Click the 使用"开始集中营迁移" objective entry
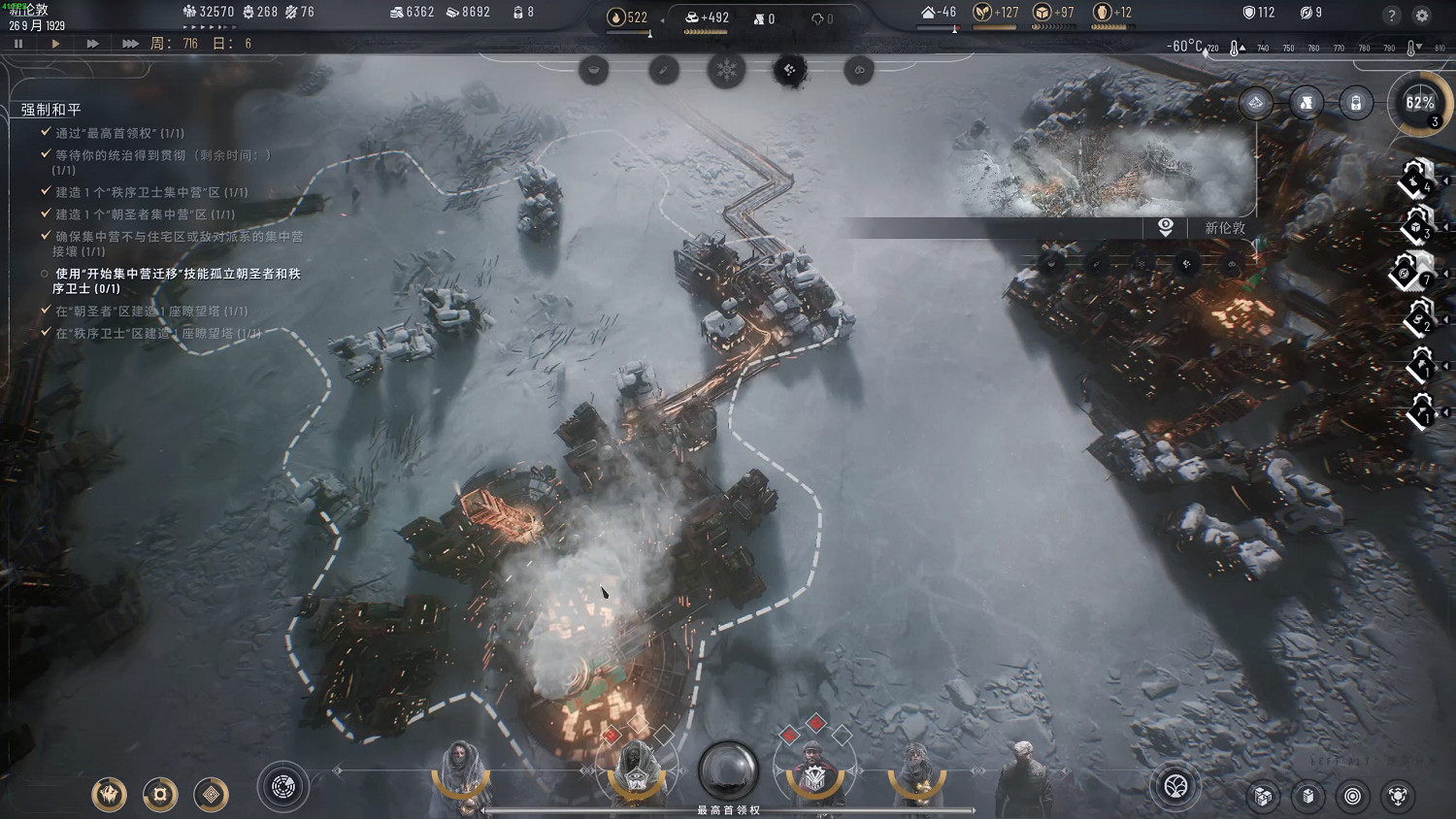 pos(177,280)
